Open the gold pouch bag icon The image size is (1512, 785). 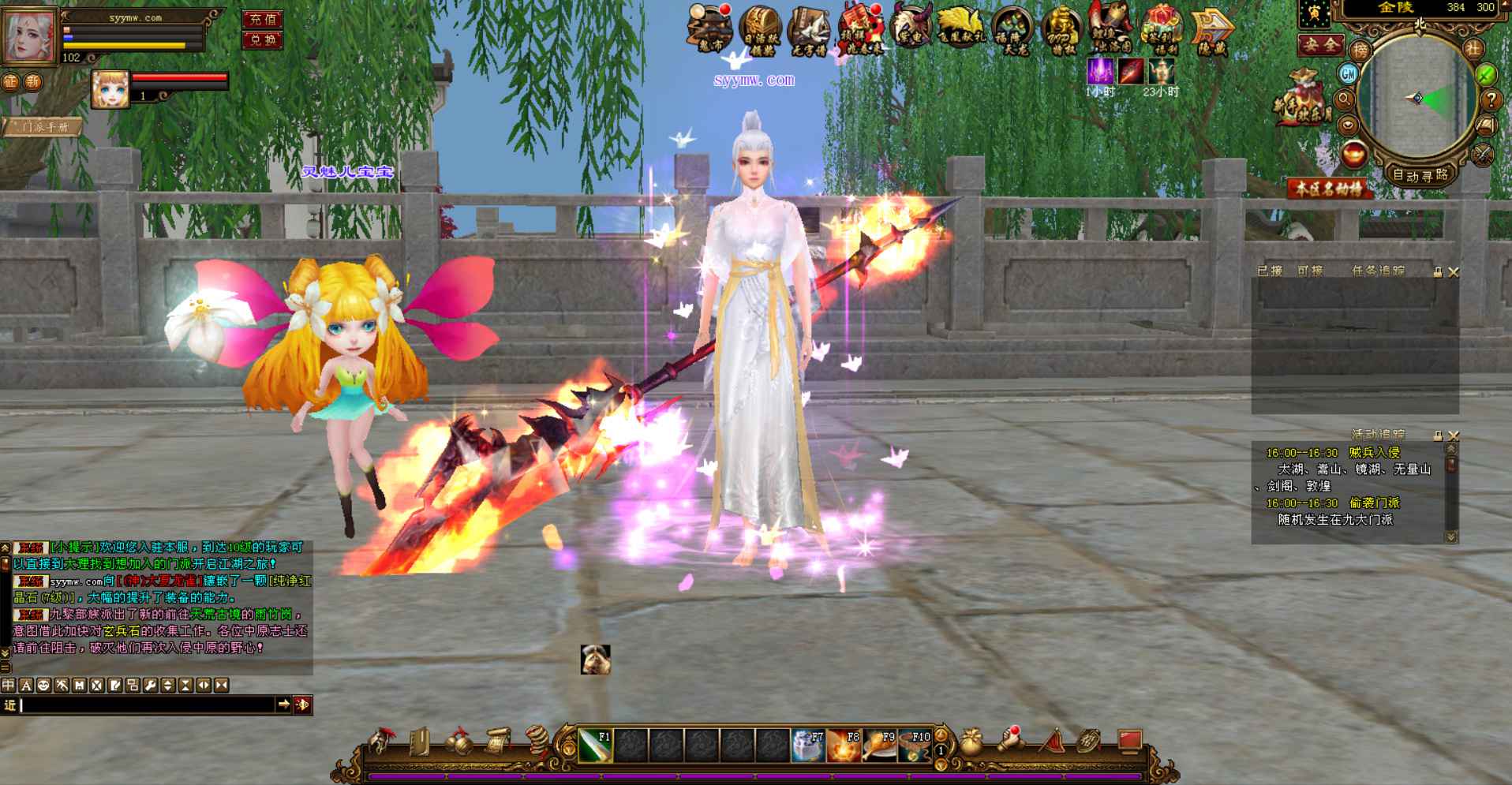click(971, 743)
